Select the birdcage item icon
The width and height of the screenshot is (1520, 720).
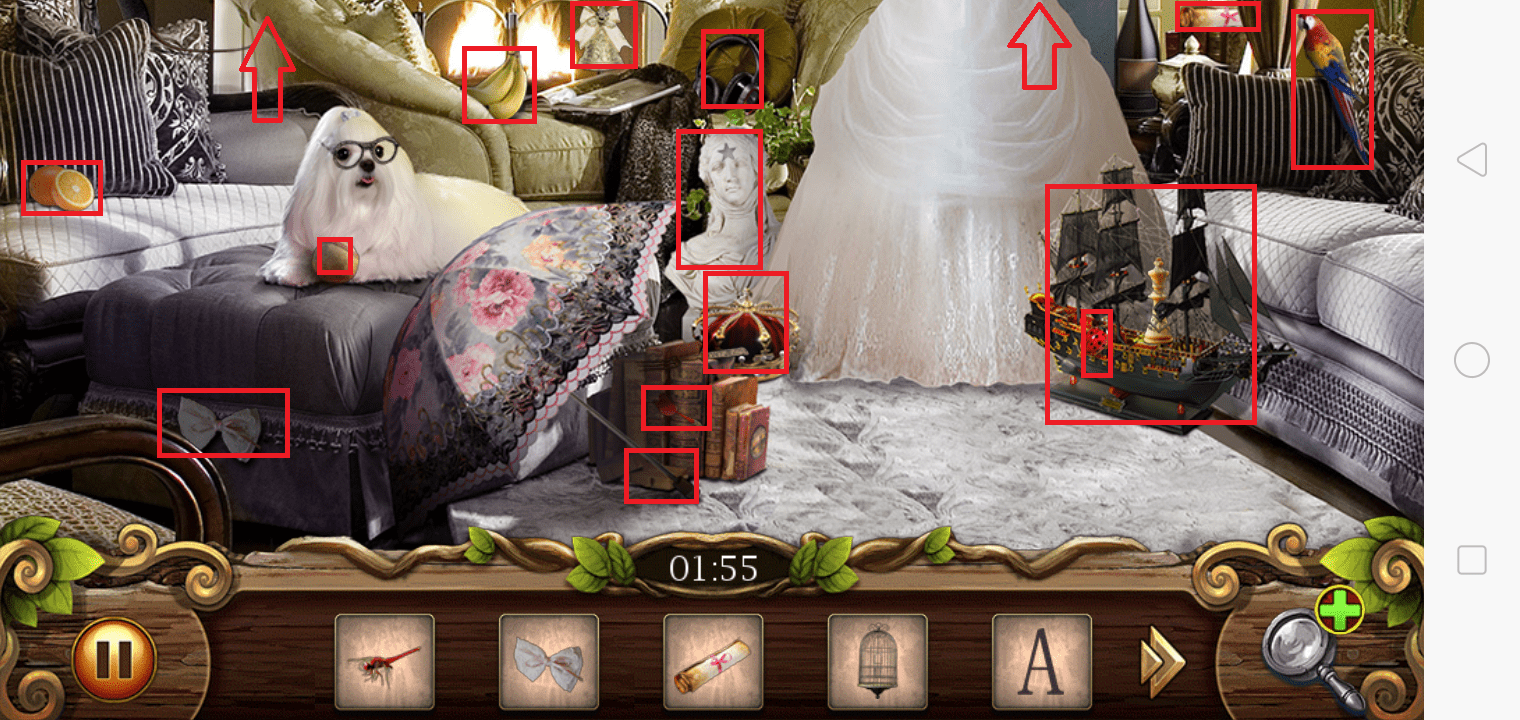(x=877, y=661)
